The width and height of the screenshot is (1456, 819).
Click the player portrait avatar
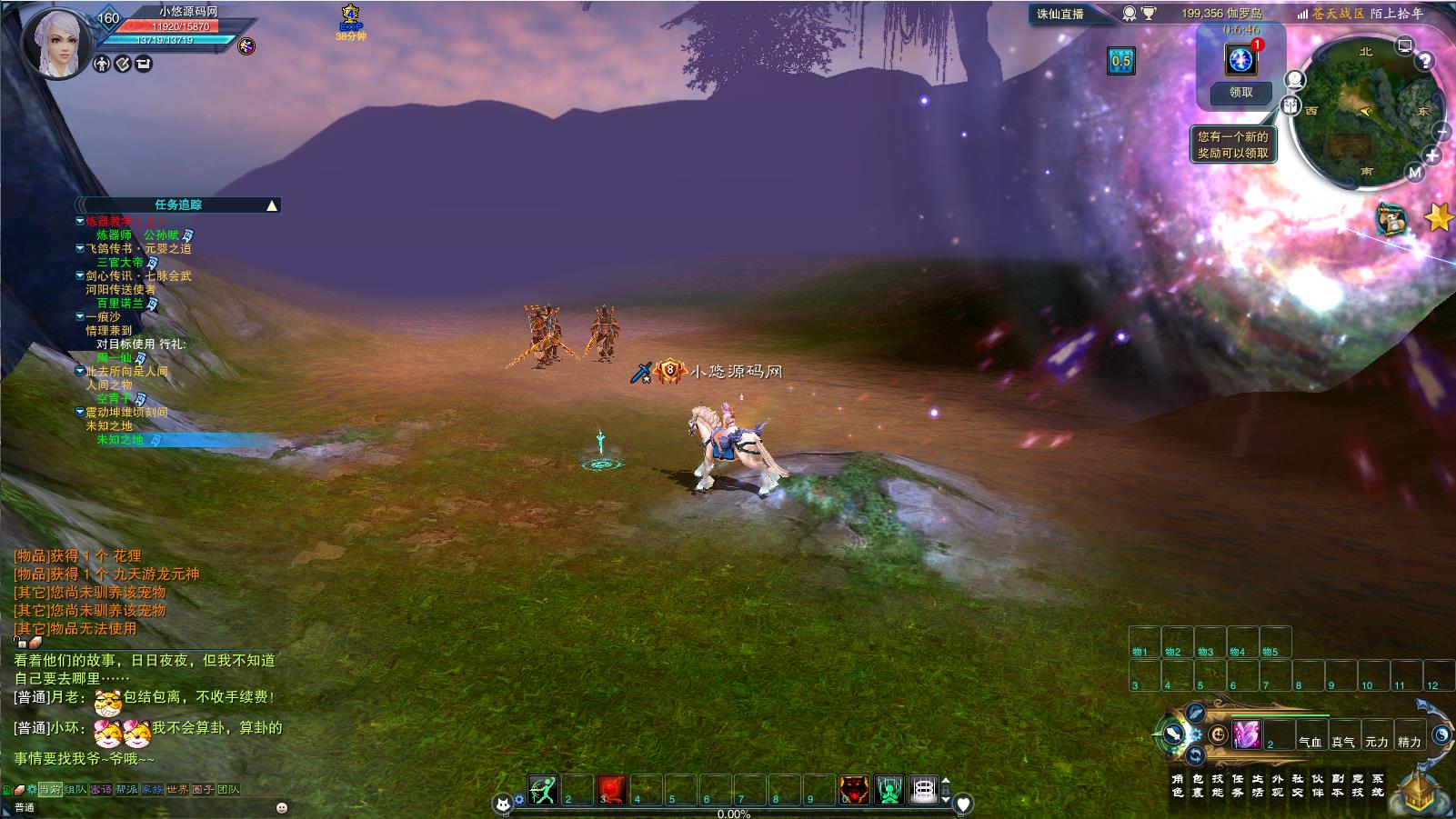pyautogui.click(x=58, y=42)
